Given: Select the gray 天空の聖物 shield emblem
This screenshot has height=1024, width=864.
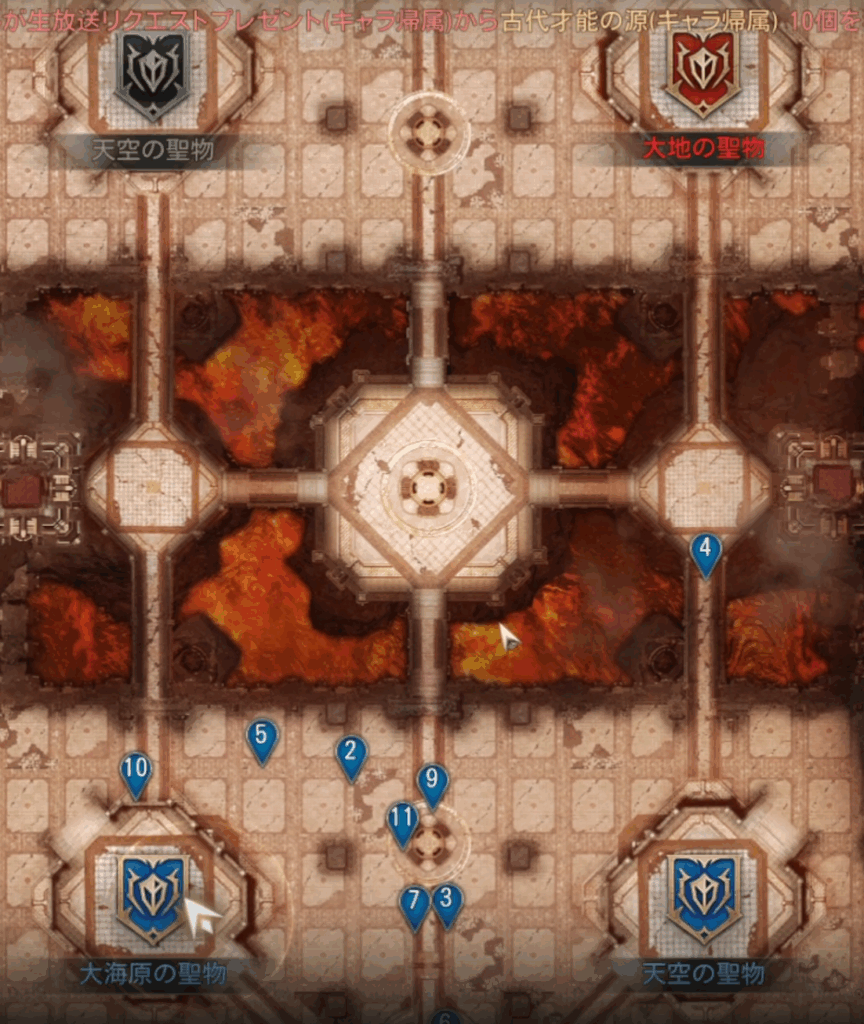Looking at the screenshot, I should [152, 74].
